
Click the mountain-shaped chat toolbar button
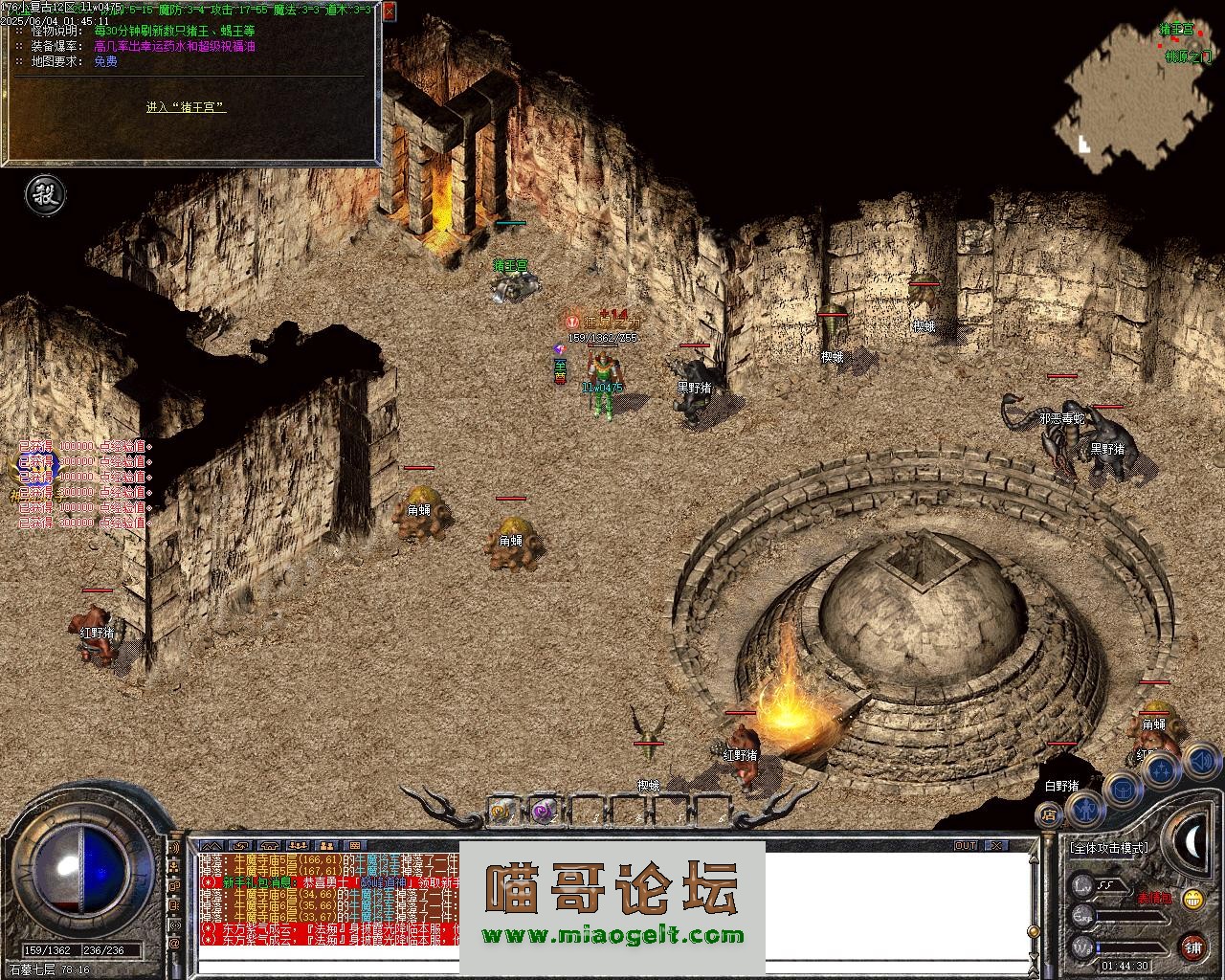pos(211,846)
